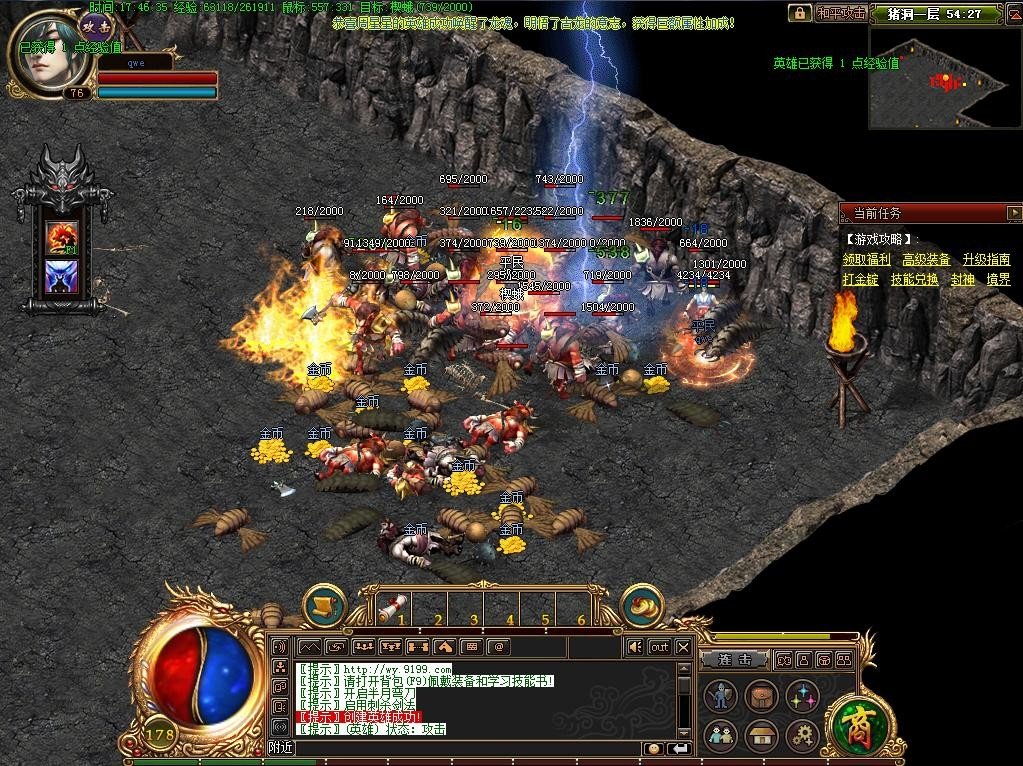The width and height of the screenshot is (1023, 766).
Task: Use the scroll item in hotbar slot 1
Action: point(394,606)
